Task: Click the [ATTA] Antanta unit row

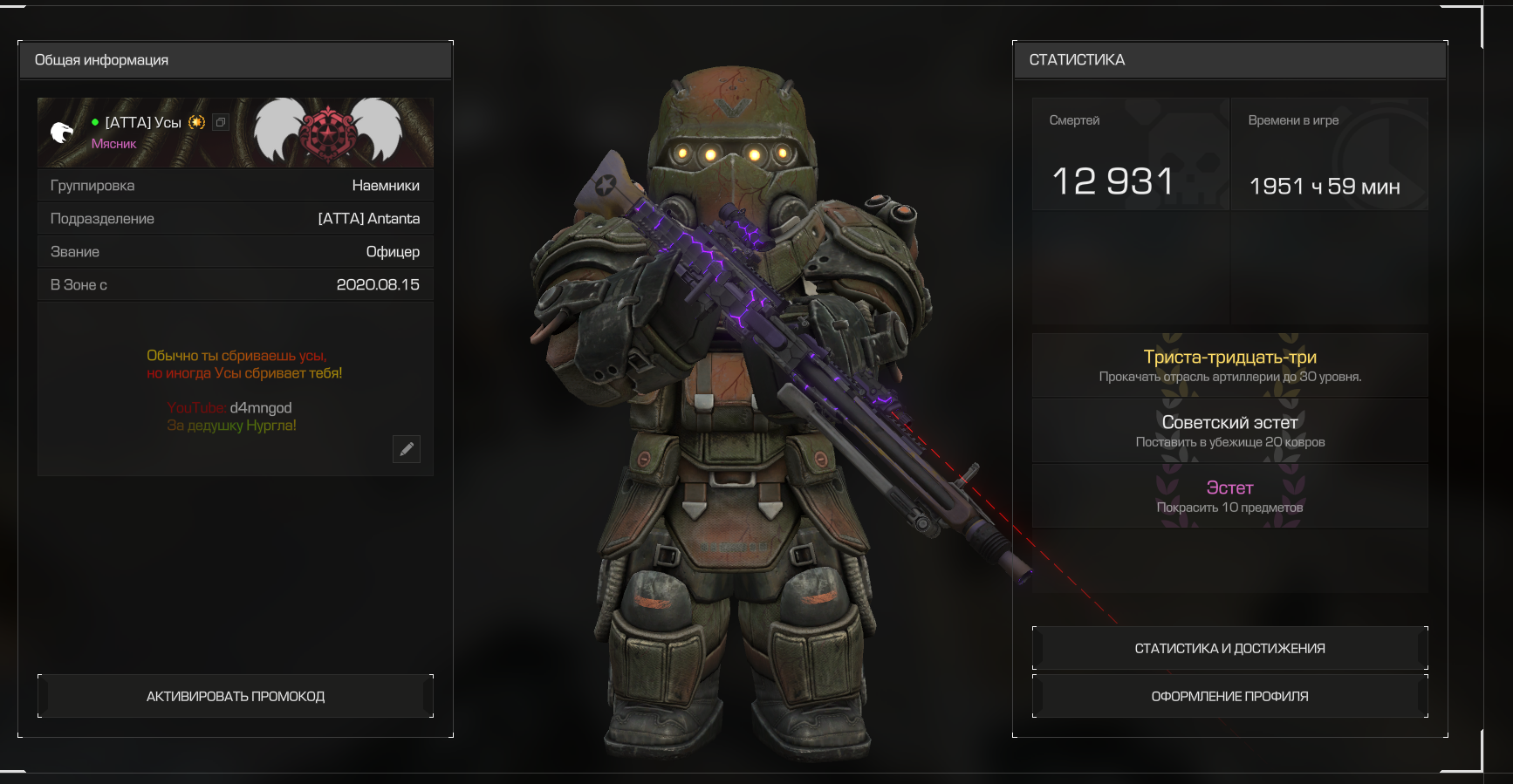Action: [236, 219]
